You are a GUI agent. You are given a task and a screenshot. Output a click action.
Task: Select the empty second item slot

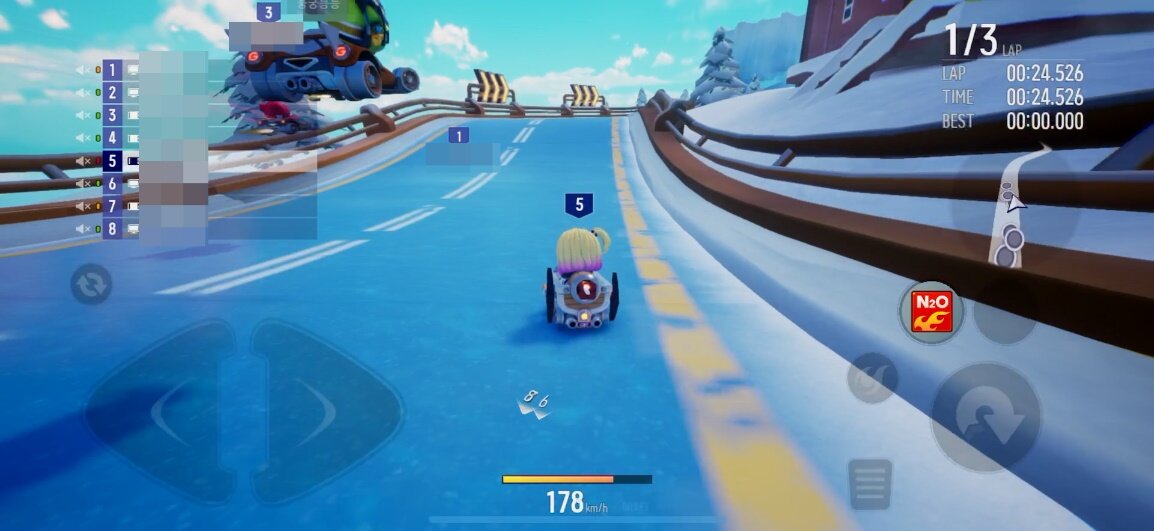click(x=1003, y=311)
